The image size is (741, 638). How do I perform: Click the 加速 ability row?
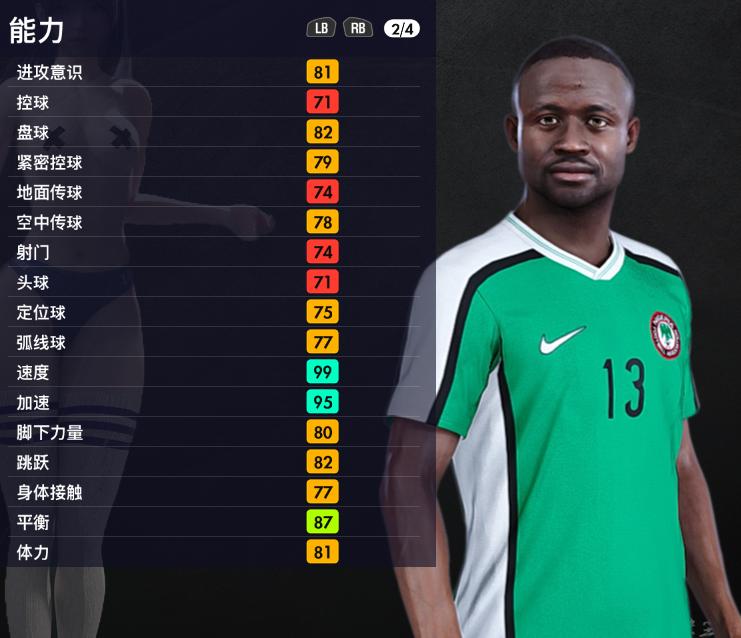point(215,402)
